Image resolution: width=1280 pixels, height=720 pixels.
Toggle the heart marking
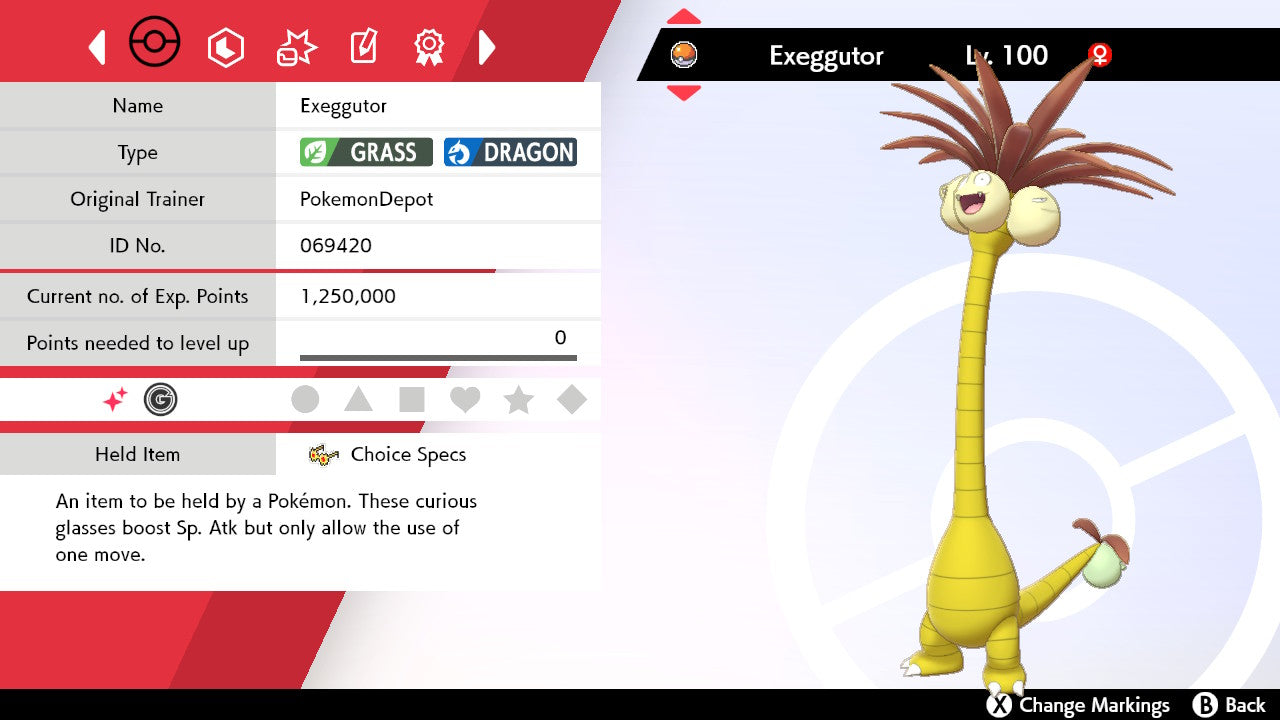(x=465, y=400)
